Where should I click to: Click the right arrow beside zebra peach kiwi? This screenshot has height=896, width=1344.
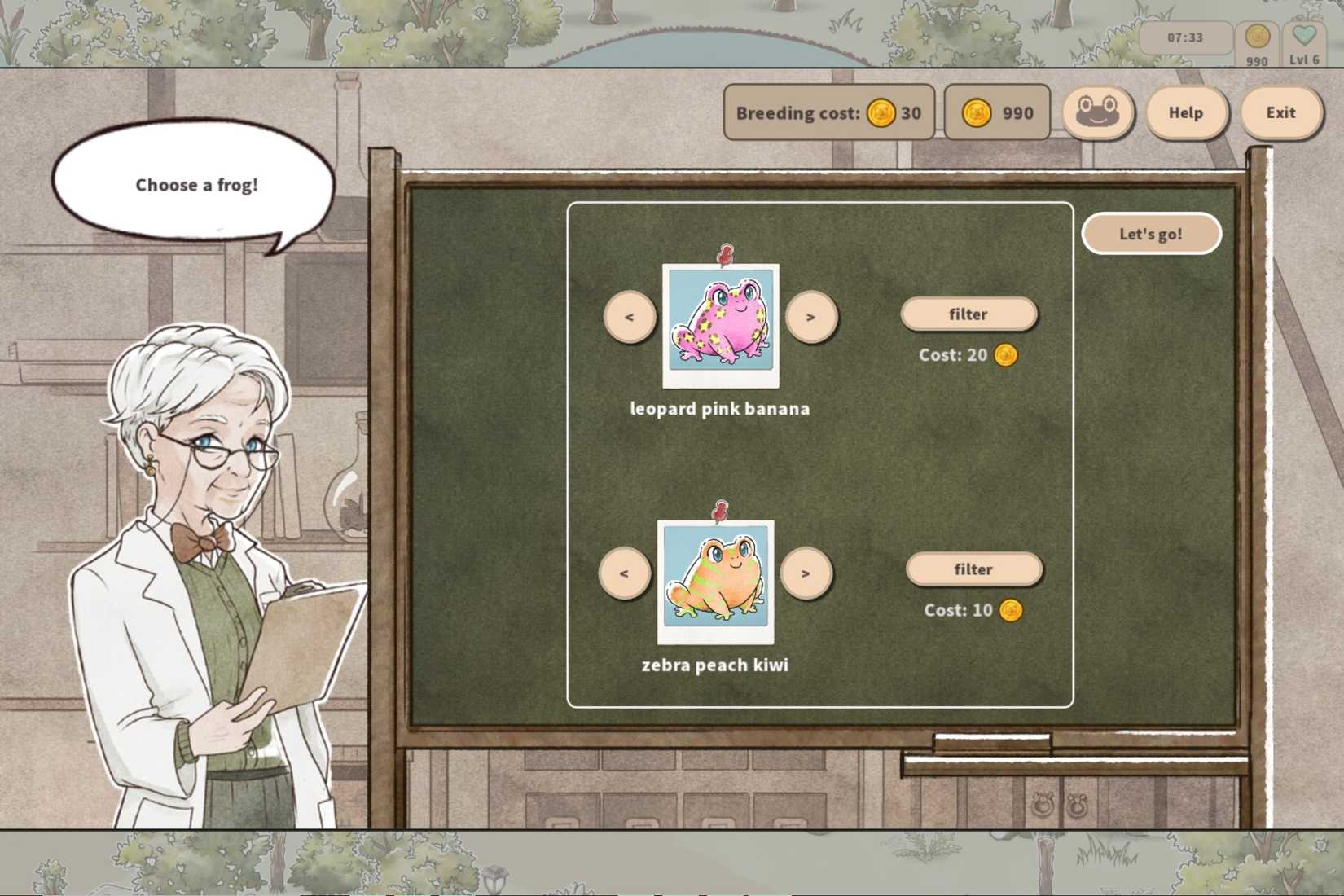pos(807,572)
